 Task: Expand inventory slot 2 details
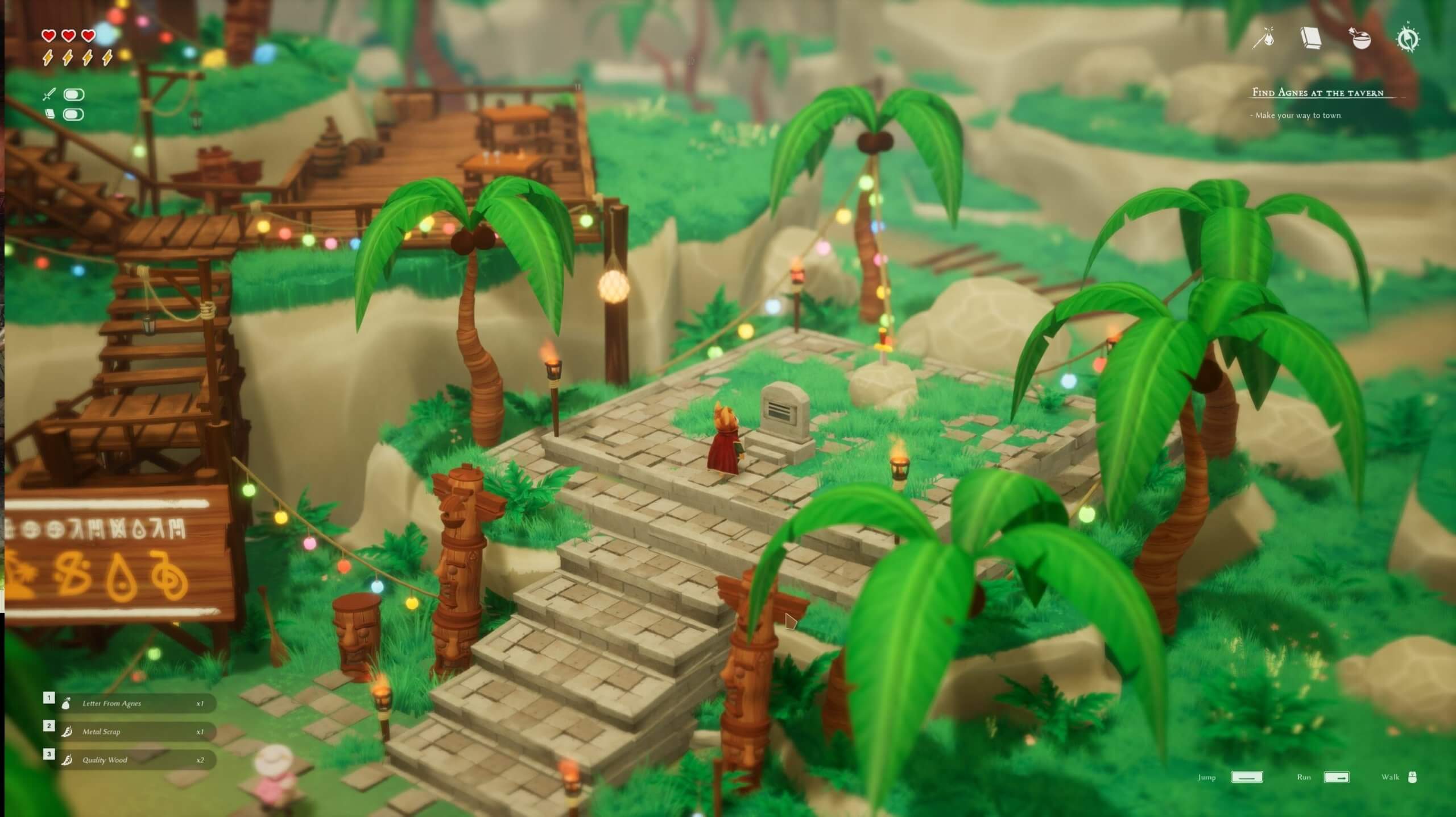coord(49,725)
